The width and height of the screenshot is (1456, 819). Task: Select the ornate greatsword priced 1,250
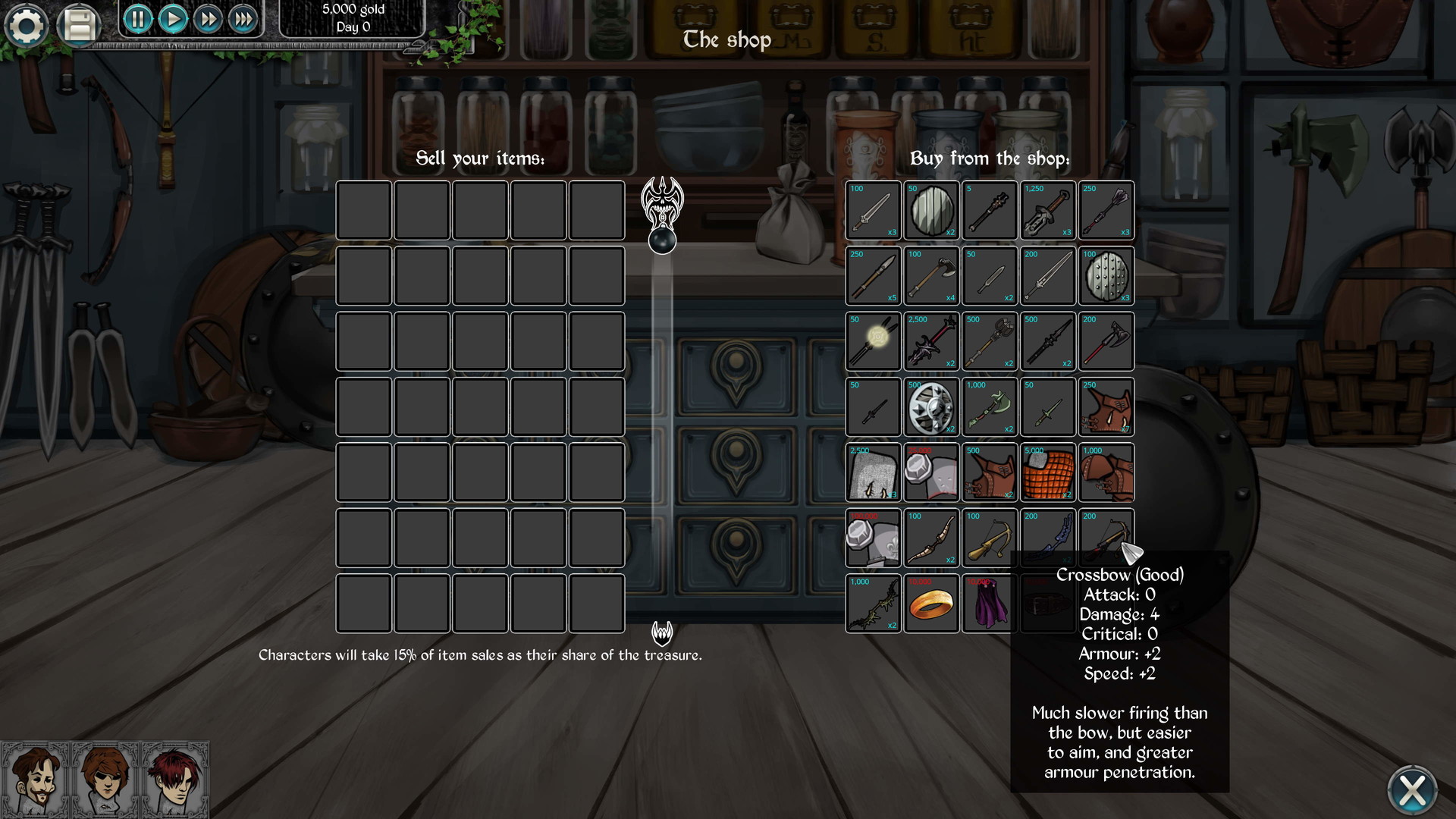tap(1047, 210)
